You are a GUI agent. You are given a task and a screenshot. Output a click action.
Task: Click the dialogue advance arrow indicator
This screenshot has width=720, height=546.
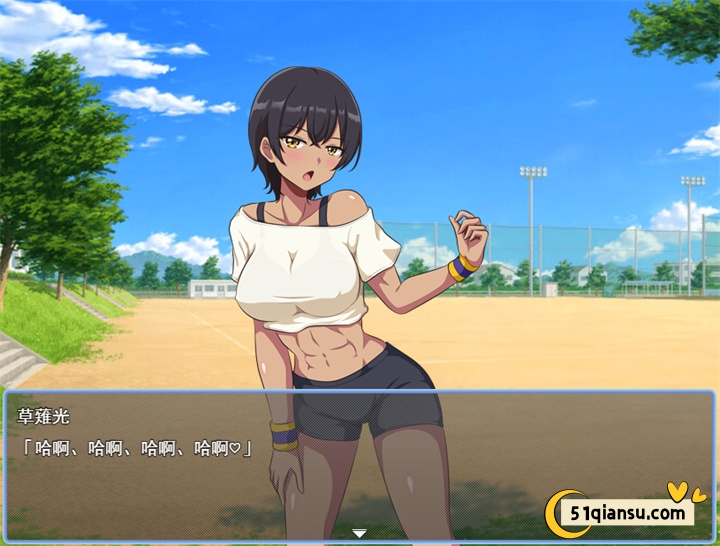pyautogui.click(x=360, y=534)
